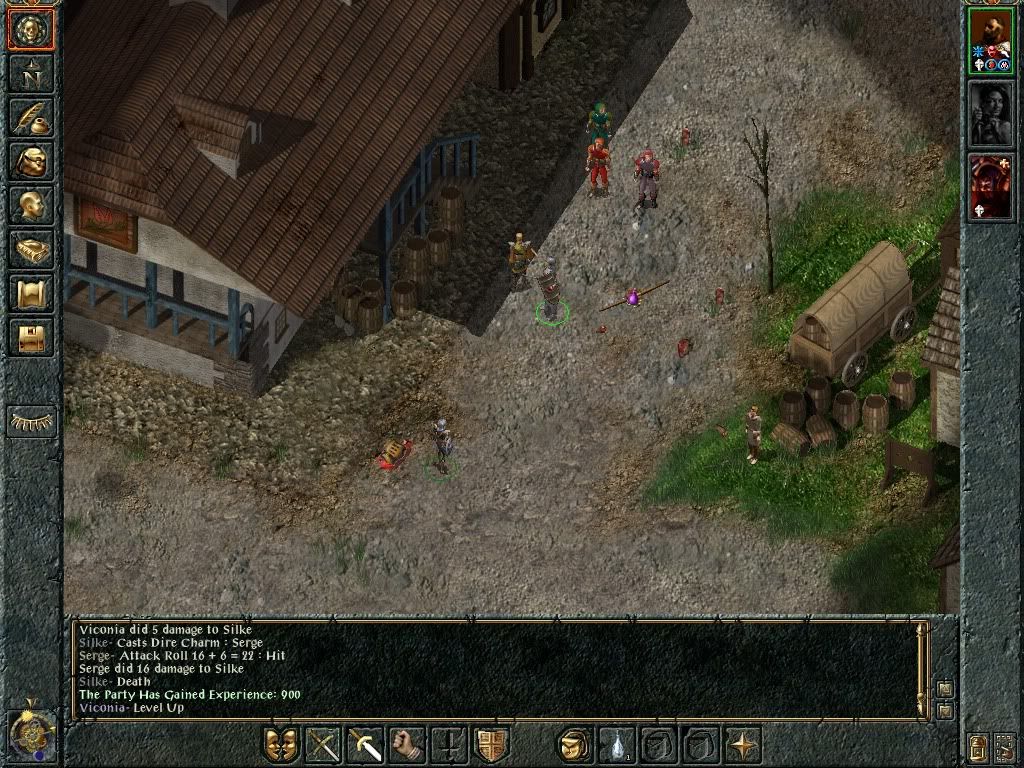Click the skull return-to-game button
1024x768 pixels.
point(30,29)
